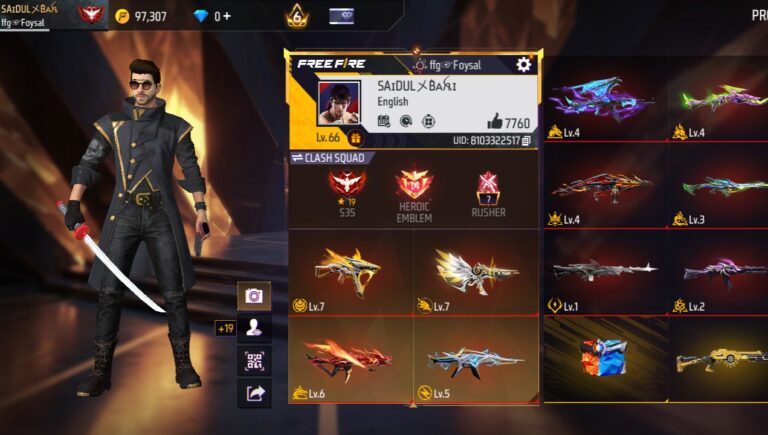The height and width of the screenshot is (435, 768).
Task: Select the gray Lv.1 weapon skin
Action: [x=604, y=271]
